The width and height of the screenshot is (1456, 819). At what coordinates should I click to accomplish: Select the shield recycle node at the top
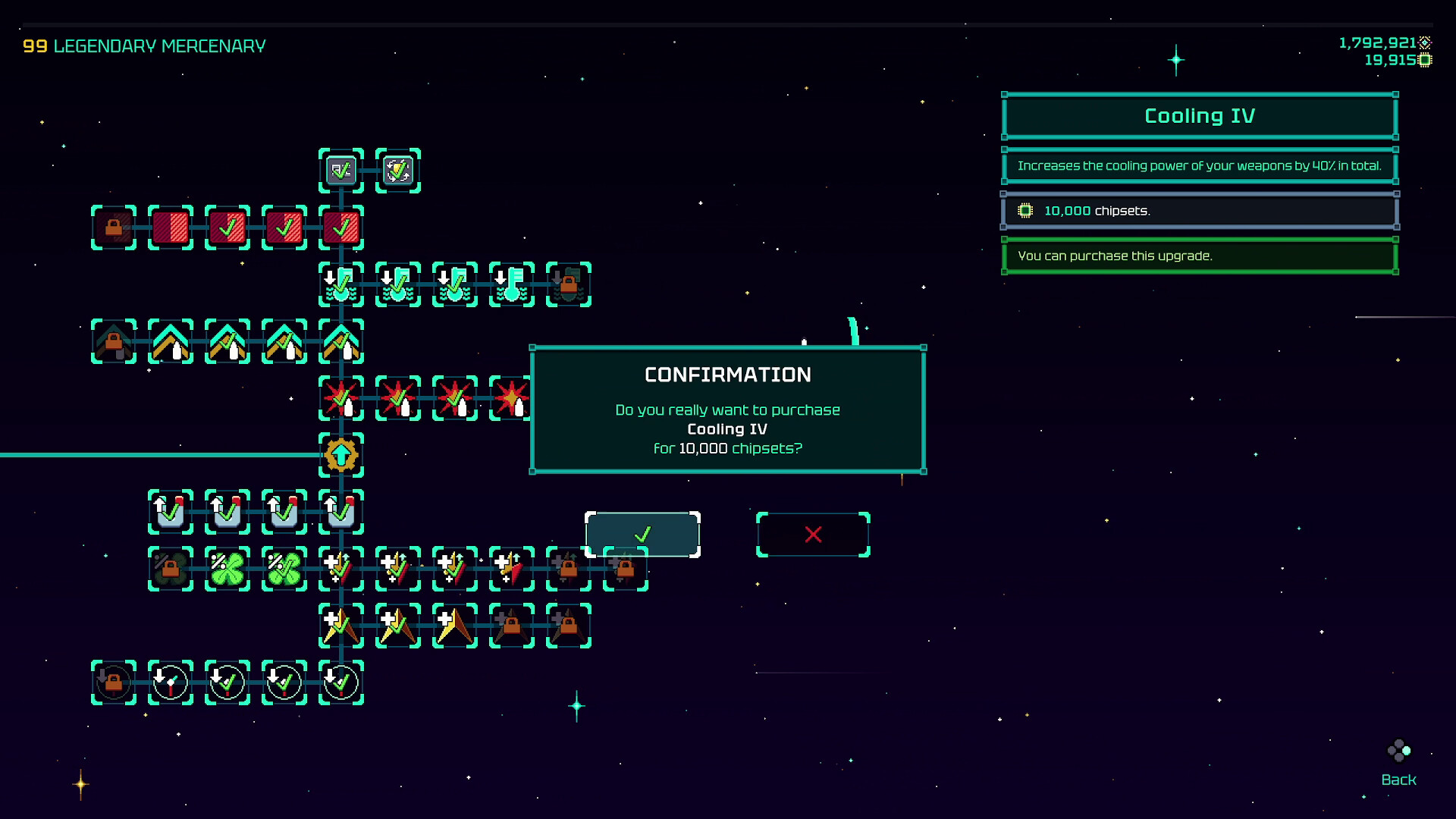pyautogui.click(x=397, y=171)
